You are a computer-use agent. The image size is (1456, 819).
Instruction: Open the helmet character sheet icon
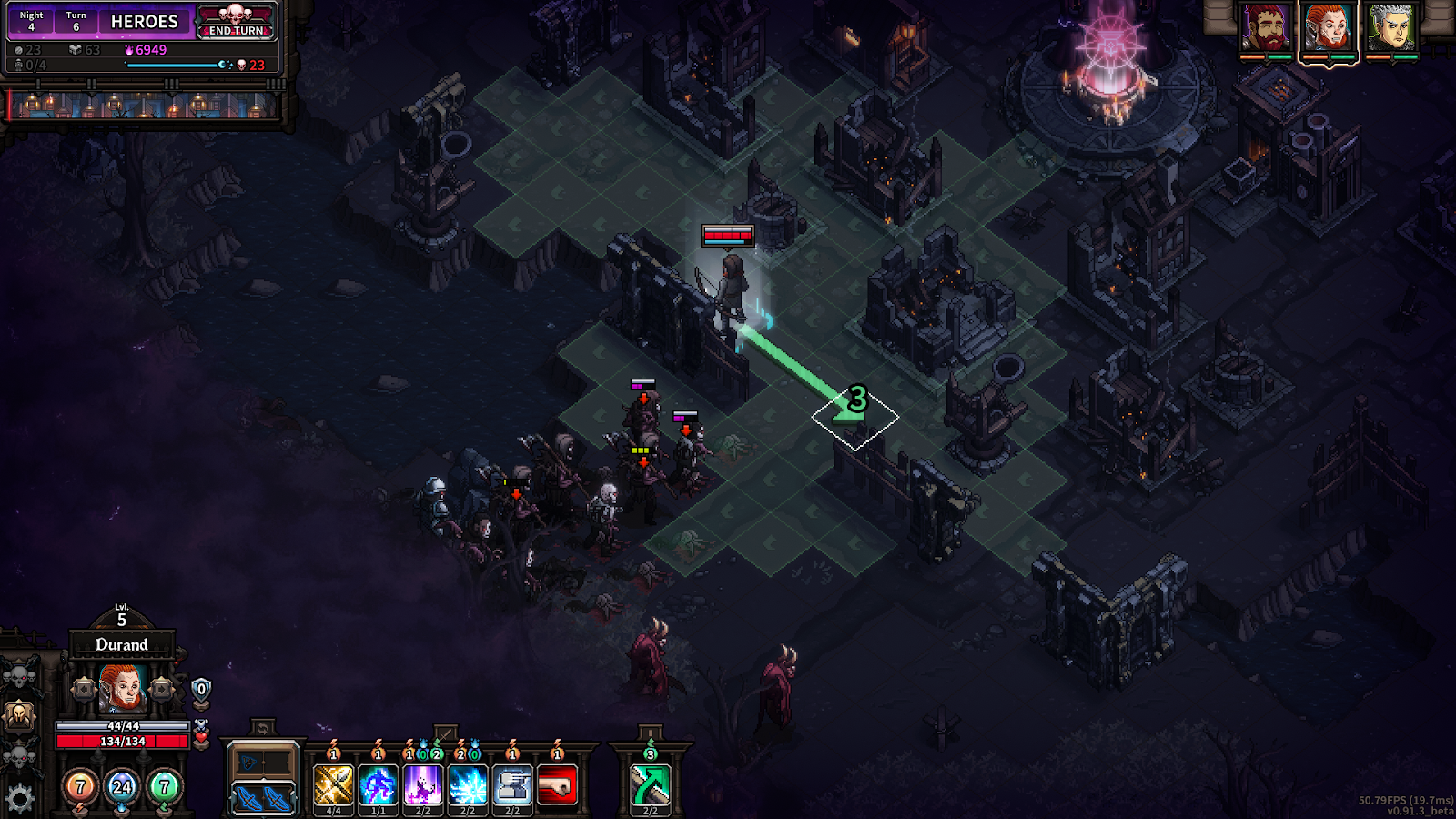click(19, 716)
